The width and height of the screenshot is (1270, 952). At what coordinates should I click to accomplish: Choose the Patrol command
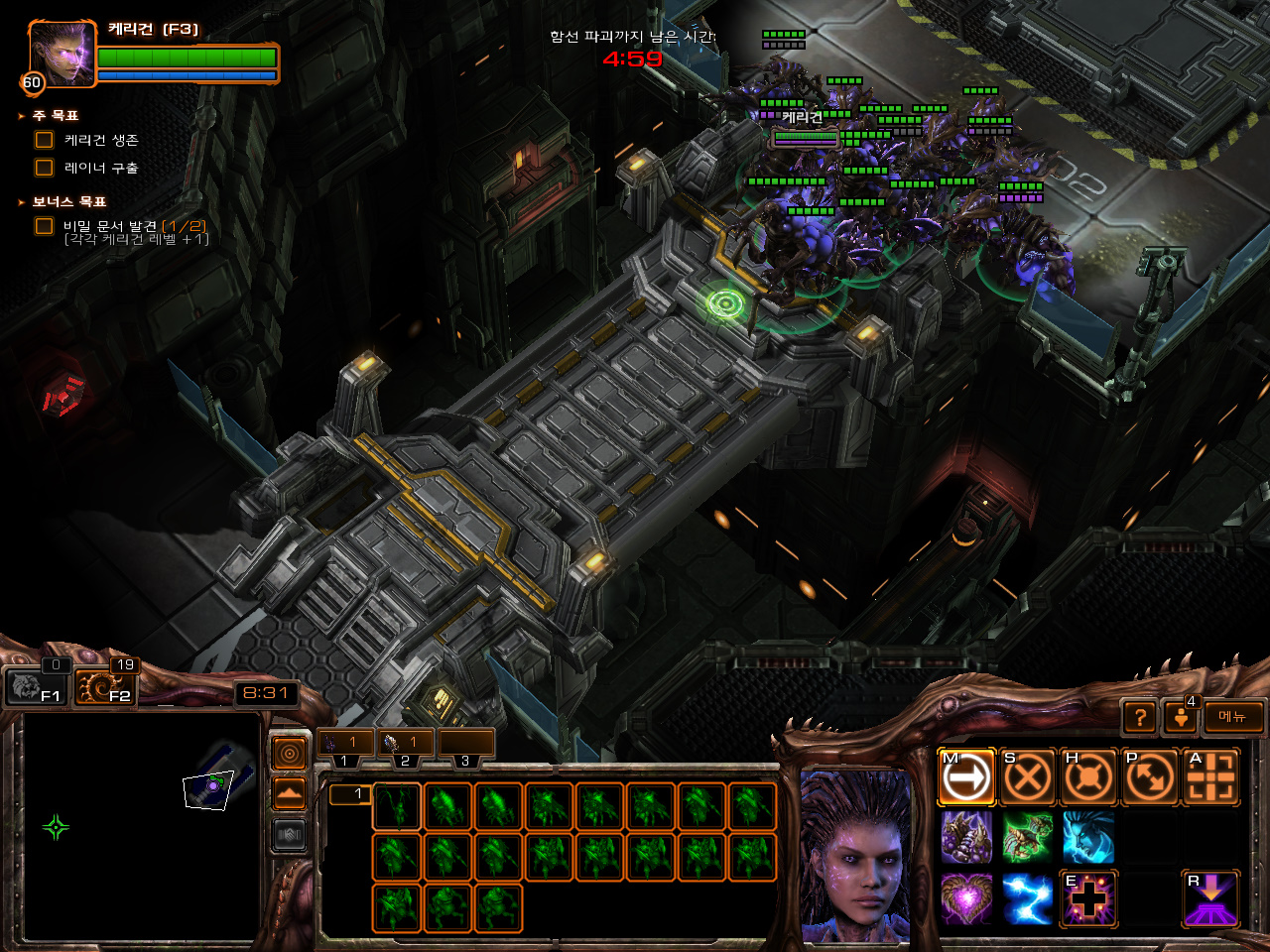tap(1150, 777)
